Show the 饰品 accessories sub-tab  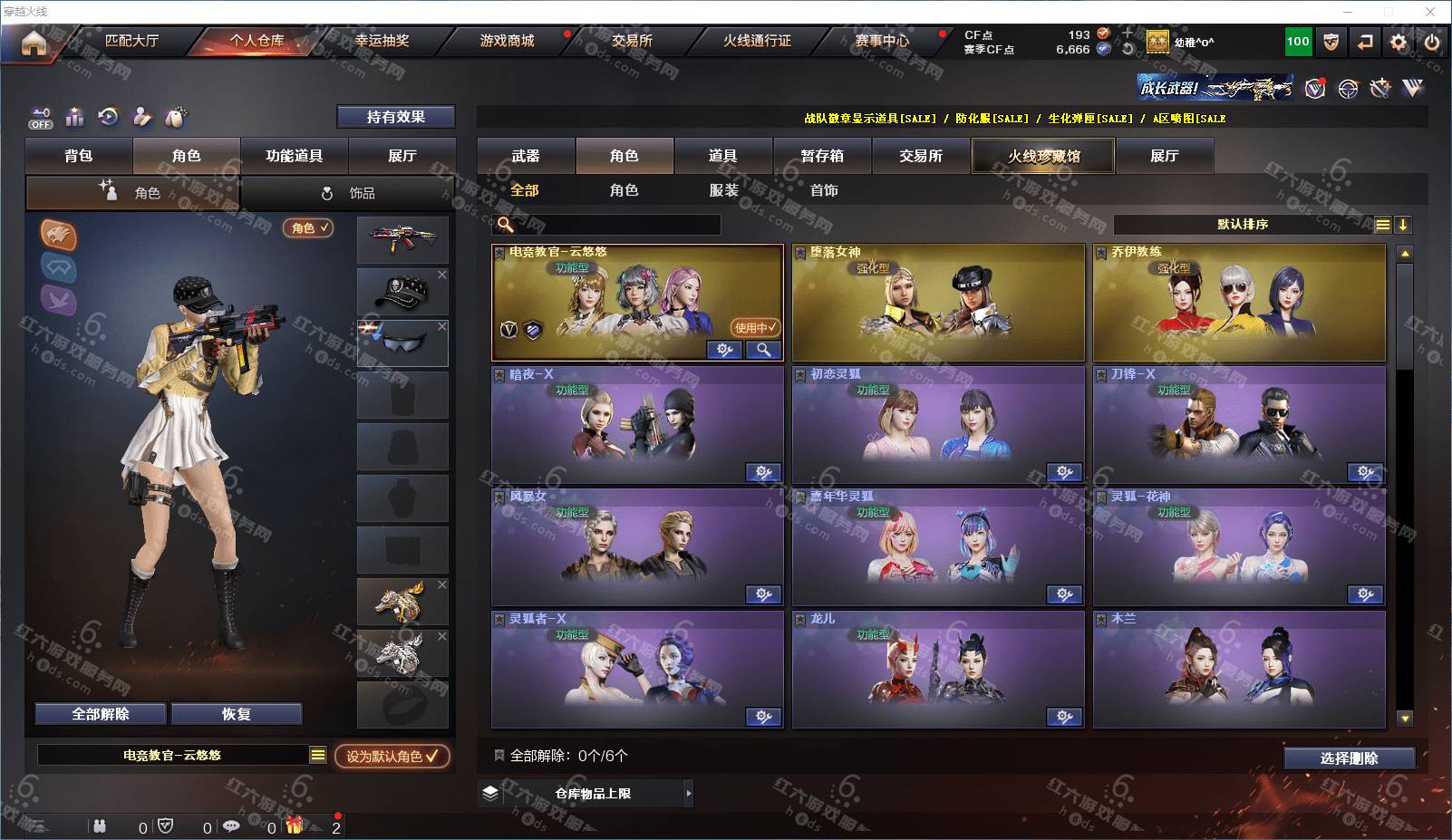tap(348, 193)
